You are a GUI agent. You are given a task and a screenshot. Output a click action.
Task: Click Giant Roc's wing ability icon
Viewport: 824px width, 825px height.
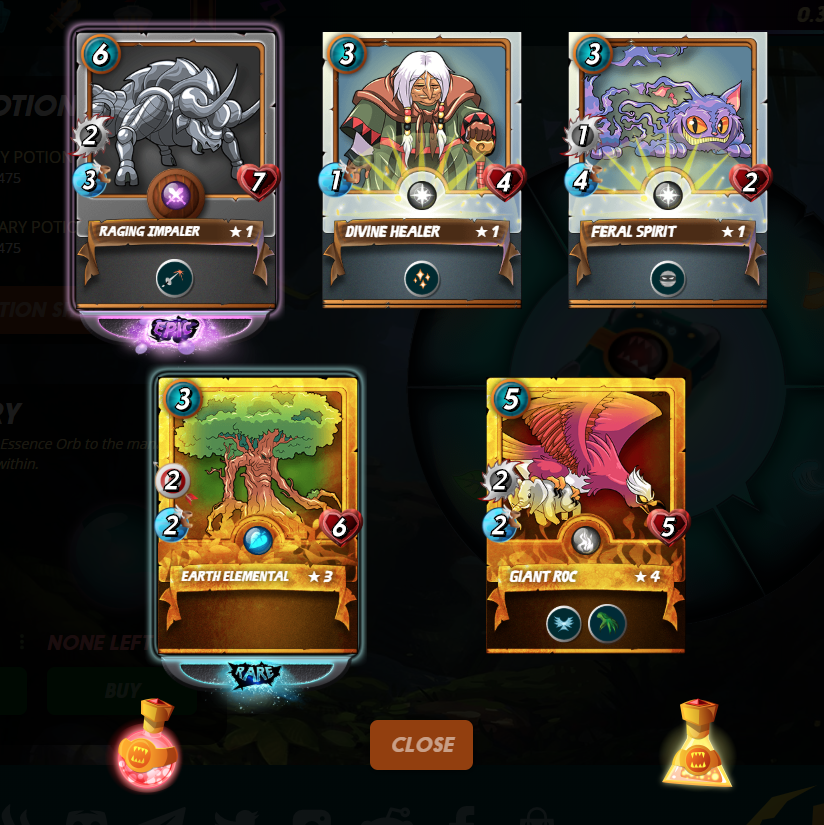(564, 624)
